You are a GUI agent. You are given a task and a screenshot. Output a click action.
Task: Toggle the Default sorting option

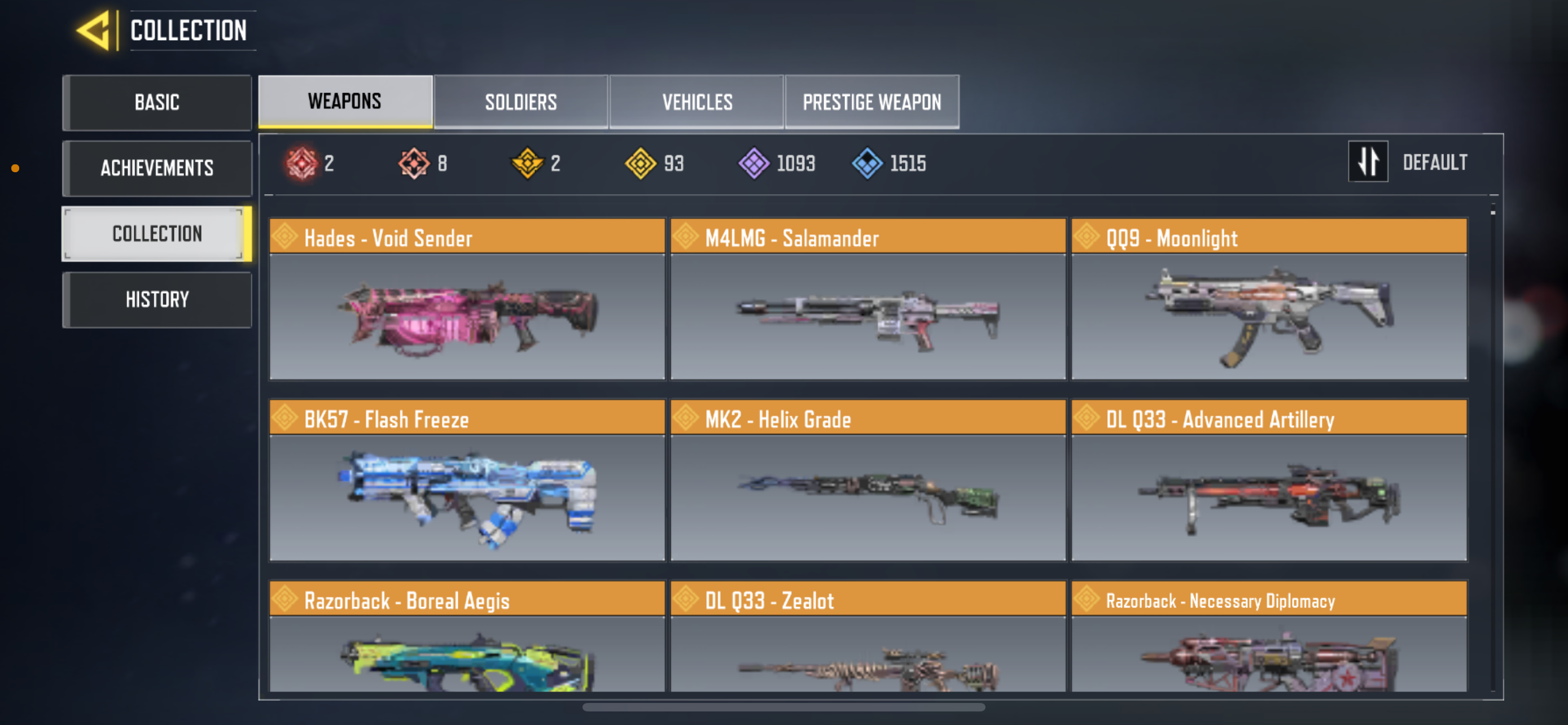(1436, 162)
